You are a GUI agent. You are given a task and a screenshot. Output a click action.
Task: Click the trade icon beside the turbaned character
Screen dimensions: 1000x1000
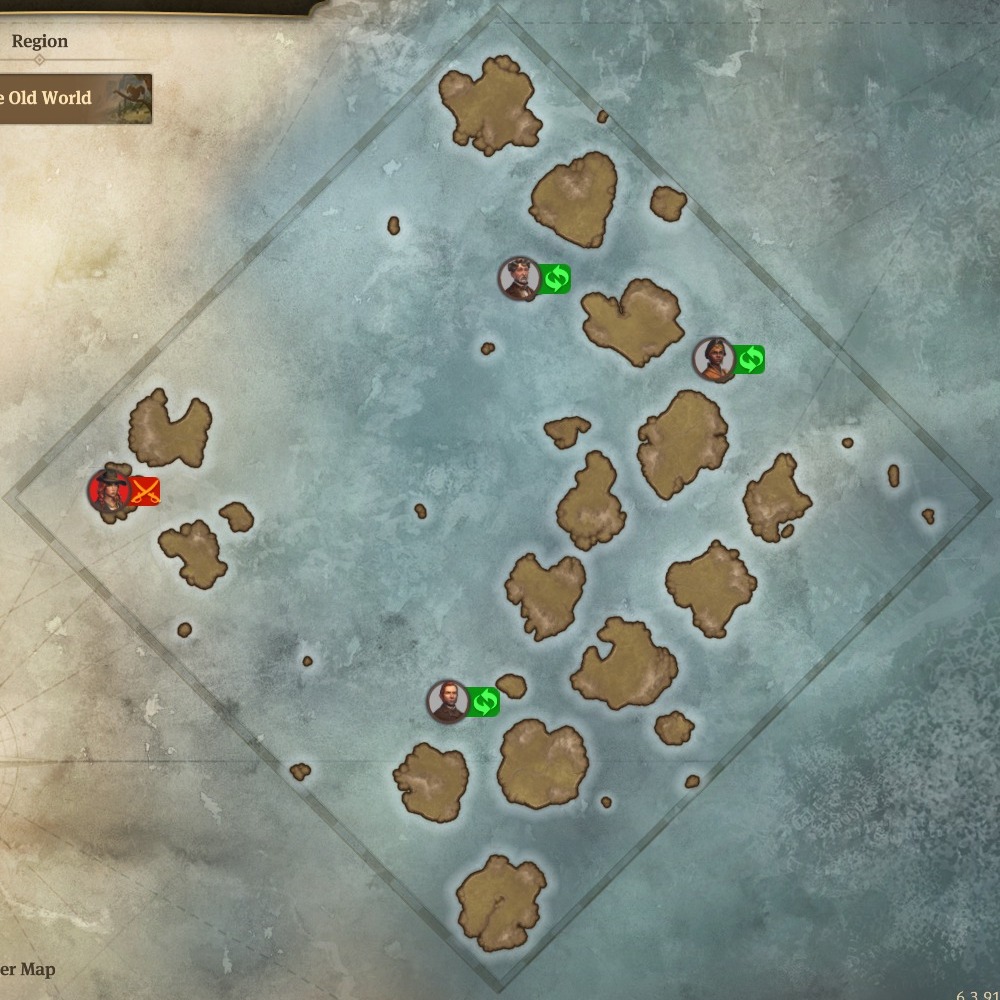pyautogui.click(x=750, y=359)
